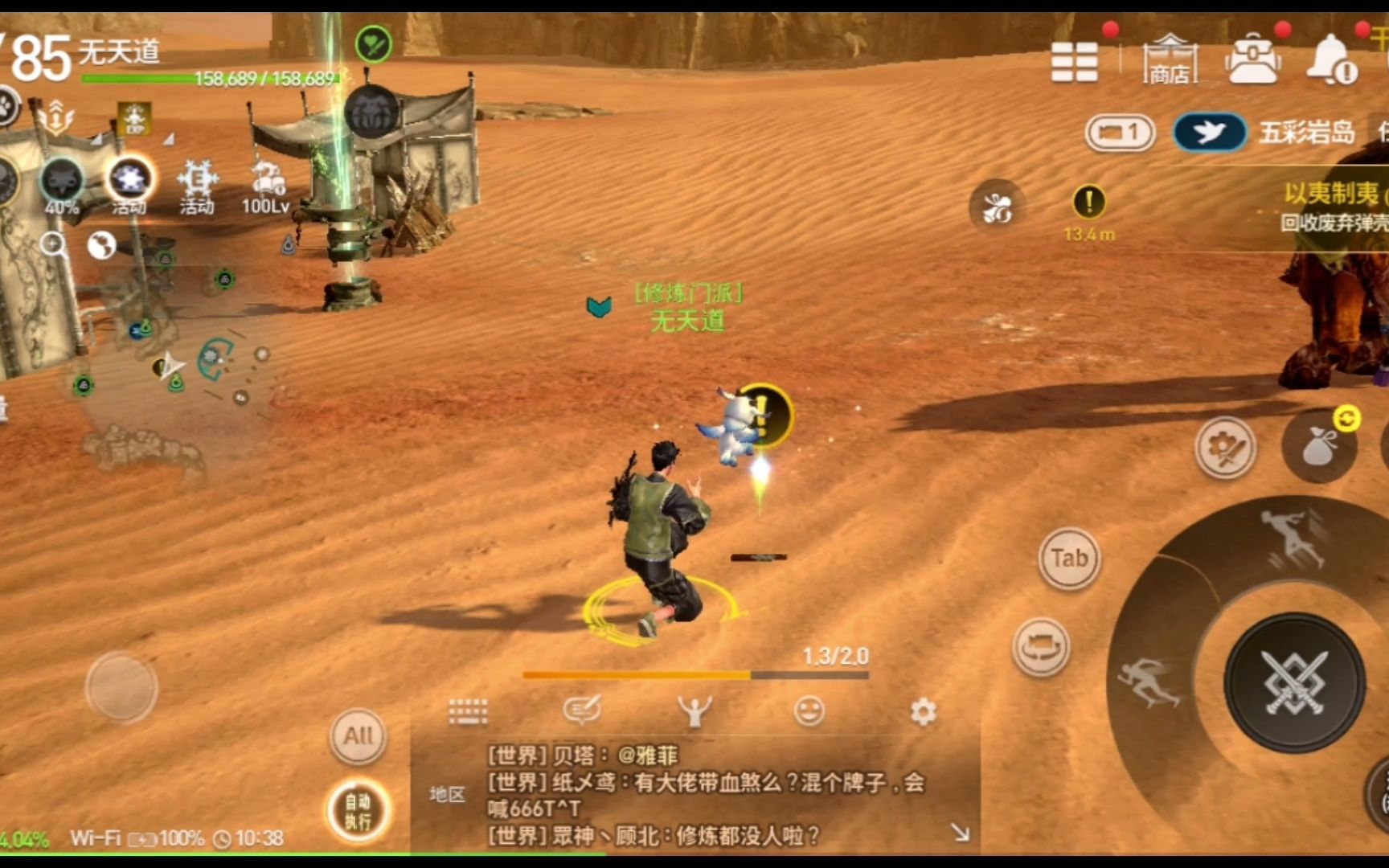Open the 商店 shop

[x=1170, y=60]
